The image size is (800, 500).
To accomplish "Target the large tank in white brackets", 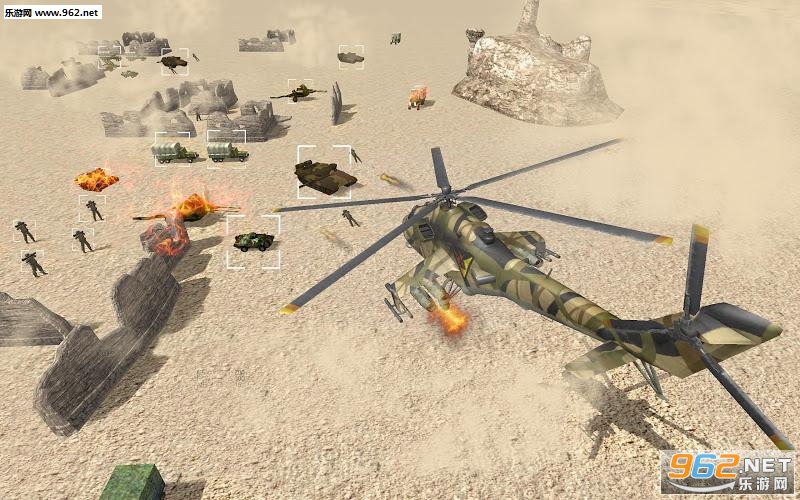I will (x=325, y=173).
